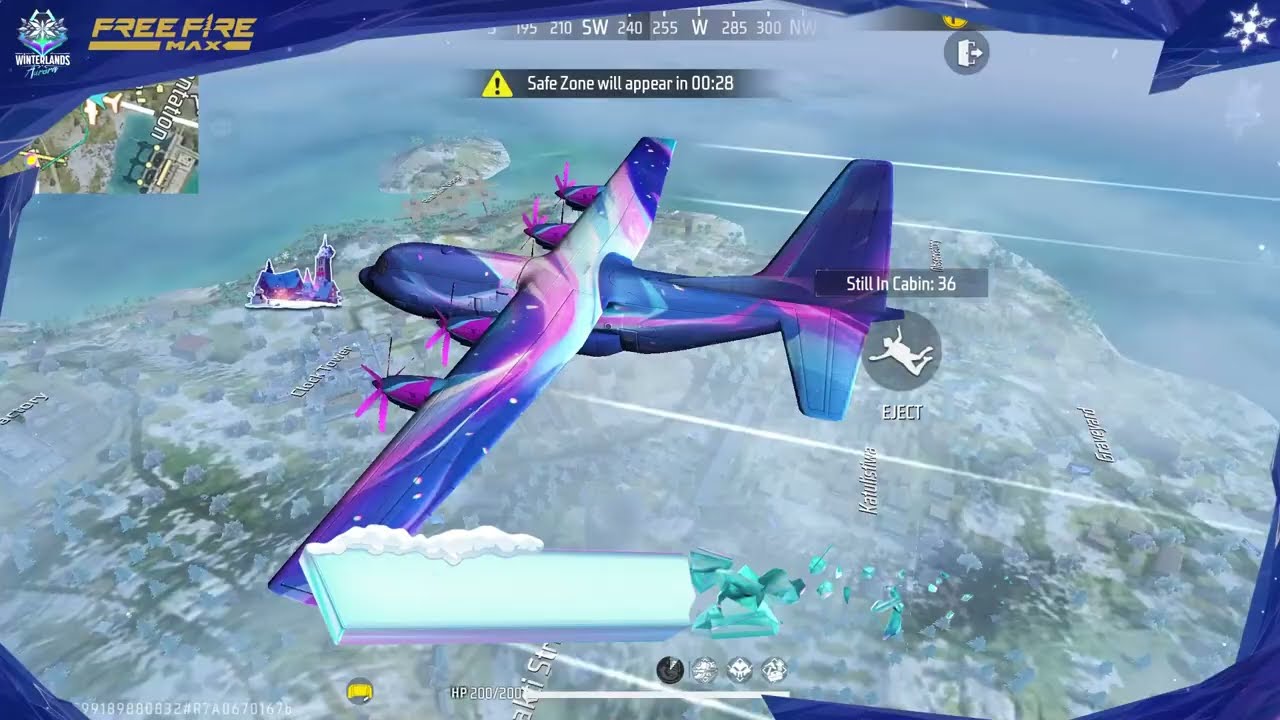Choose the last skill icon in the row
This screenshot has height=720, width=1280.
pos(774,670)
